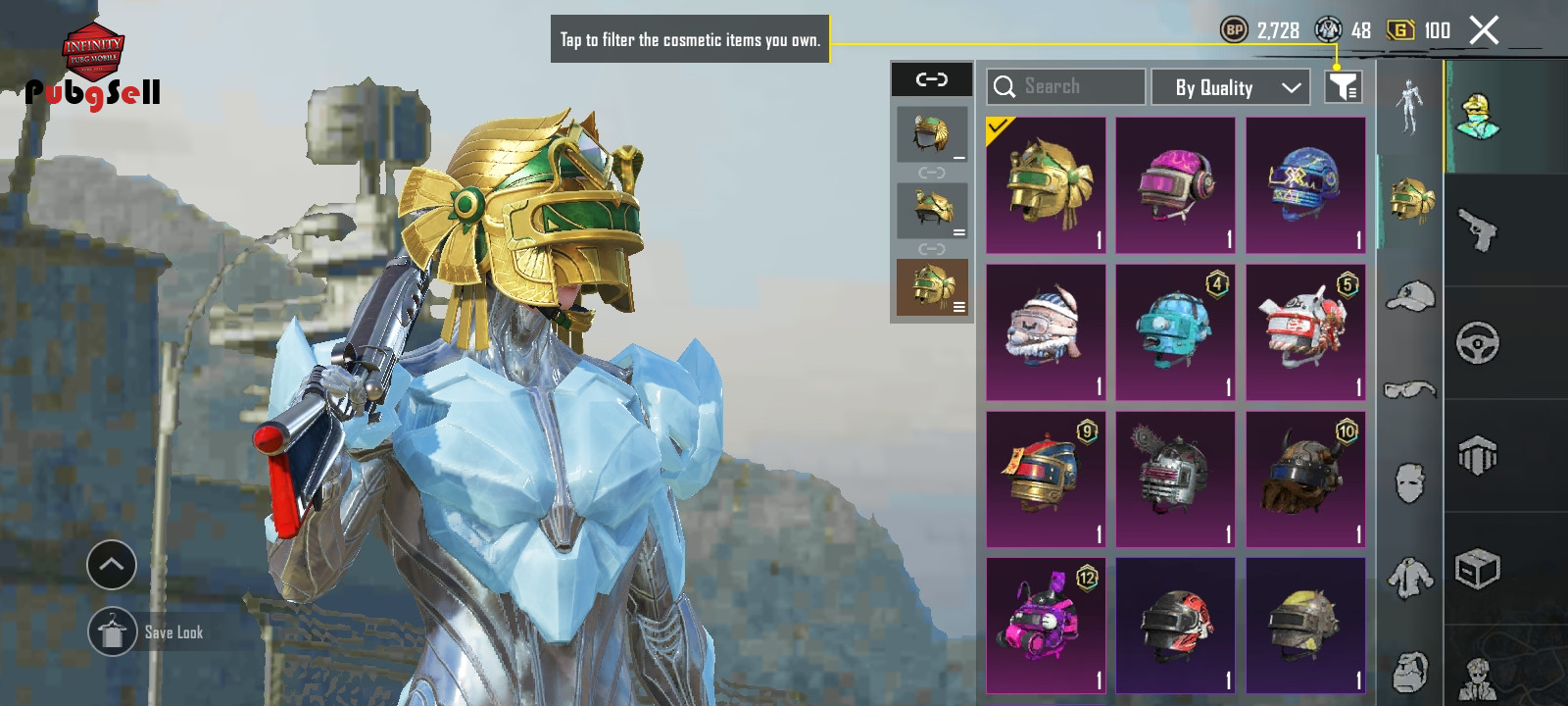Switch to the glasses eyewear tab
Viewport: 1568px width, 706px height.
pos(1410,390)
